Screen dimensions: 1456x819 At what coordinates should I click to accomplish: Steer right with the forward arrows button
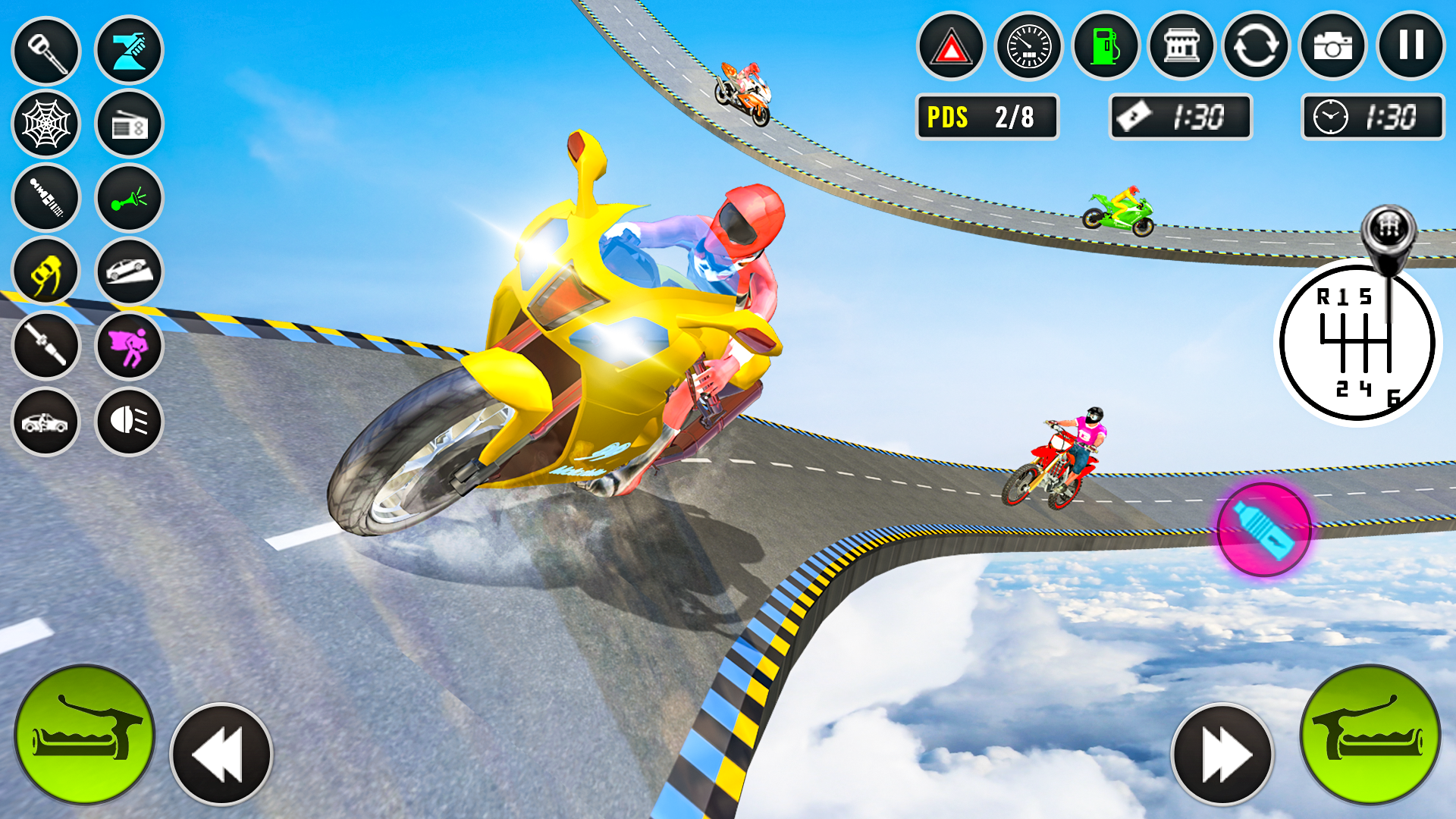tap(1222, 754)
